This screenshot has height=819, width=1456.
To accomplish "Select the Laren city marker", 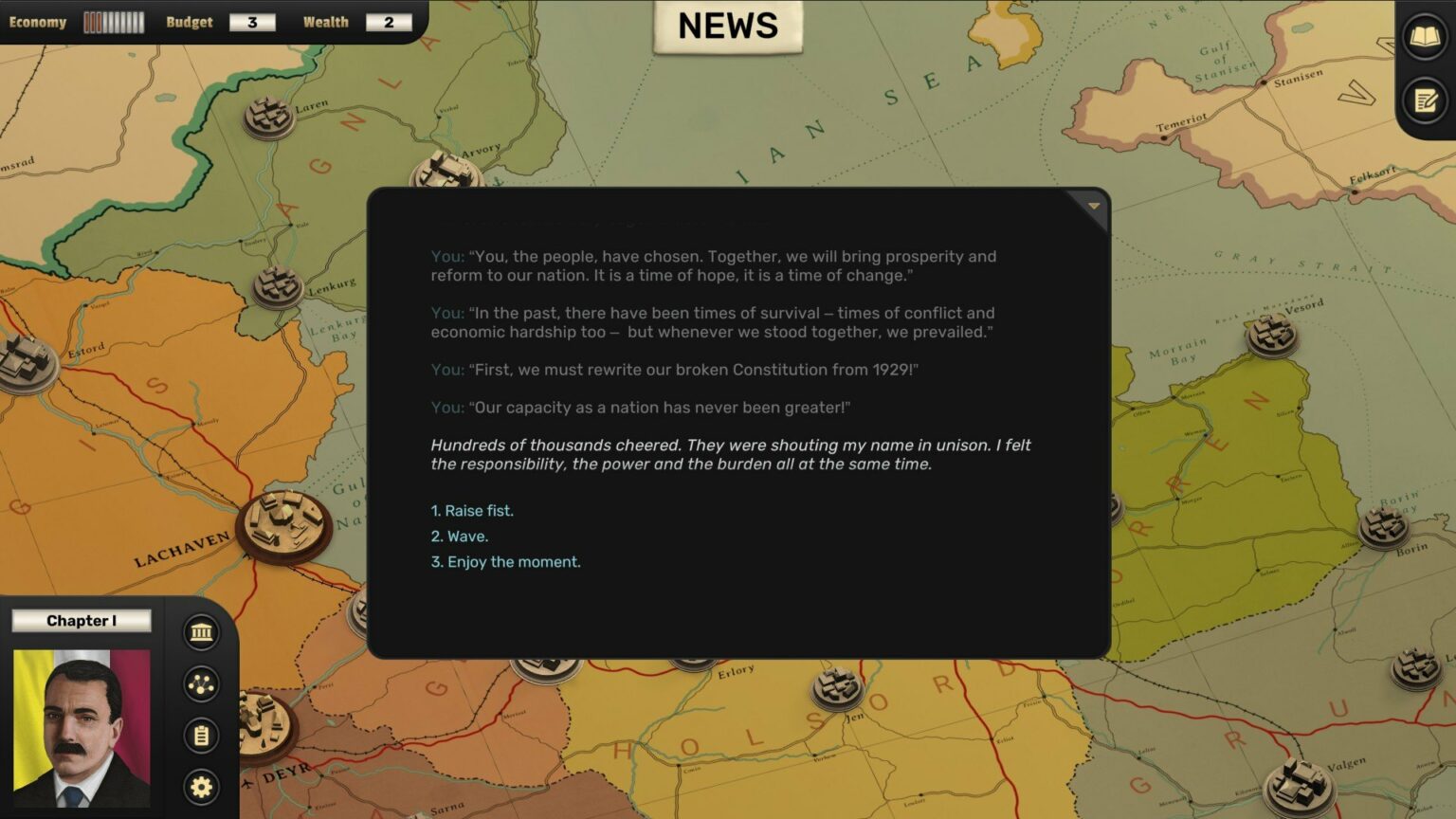I will (268, 118).
